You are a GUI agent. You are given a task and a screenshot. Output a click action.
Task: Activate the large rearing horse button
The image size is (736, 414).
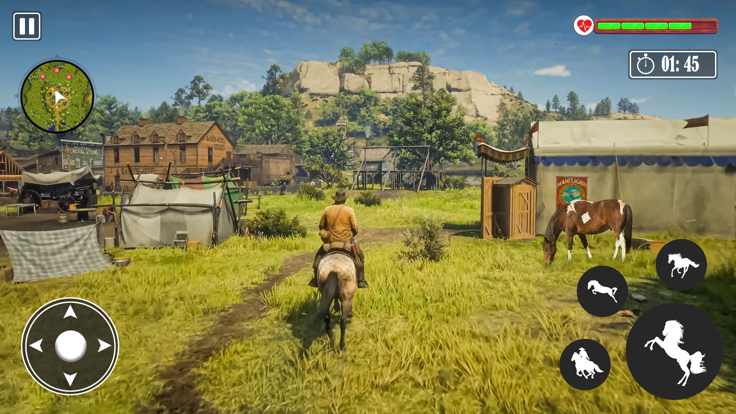[674, 351]
